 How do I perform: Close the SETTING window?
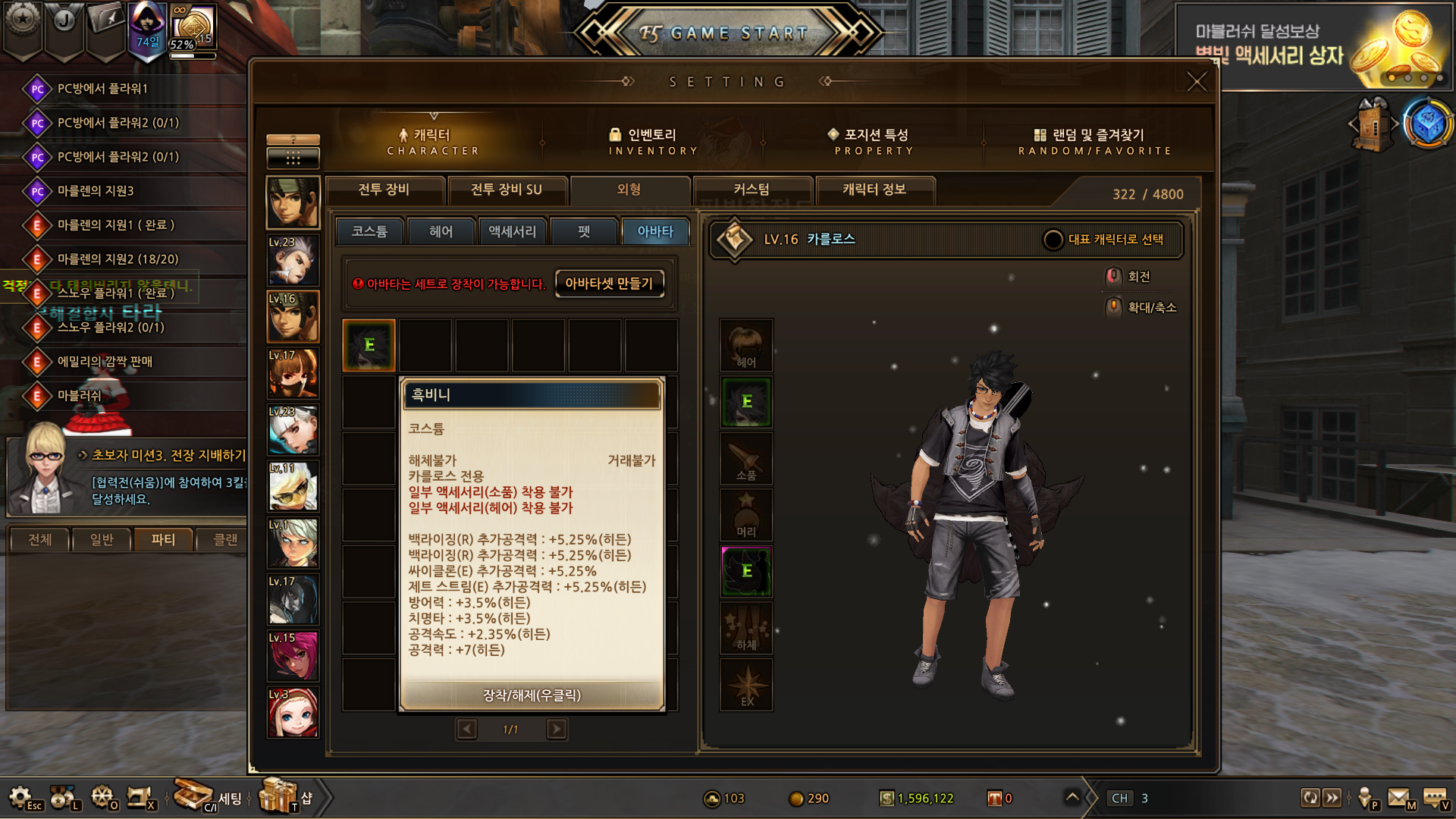point(1196,81)
